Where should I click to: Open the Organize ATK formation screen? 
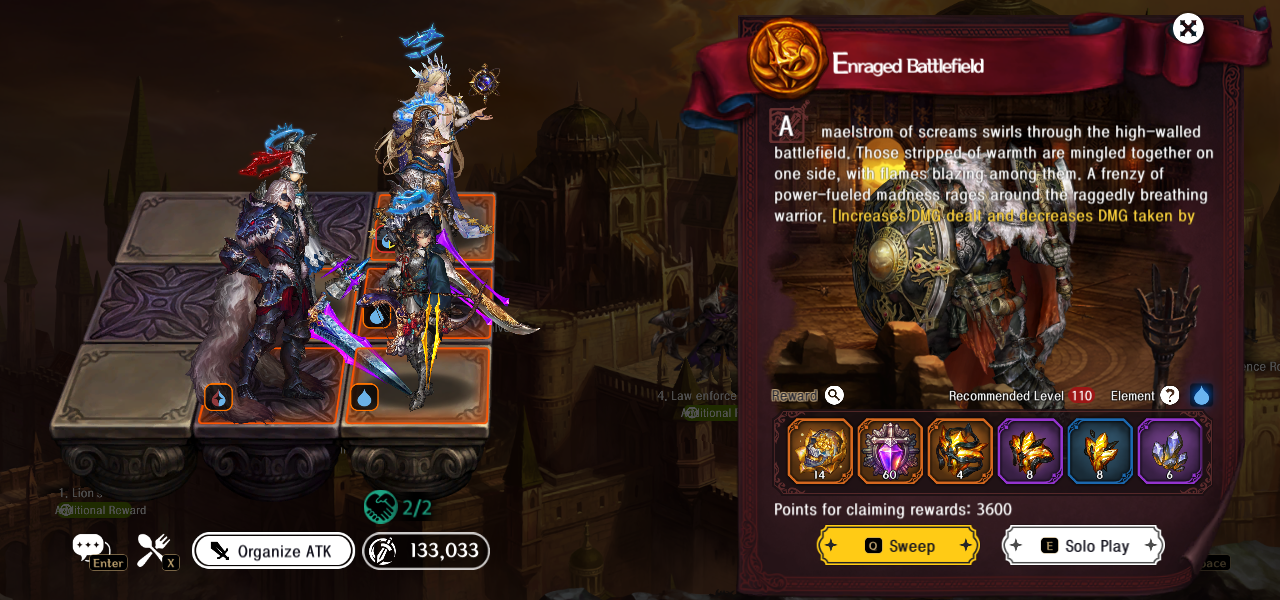point(273,551)
